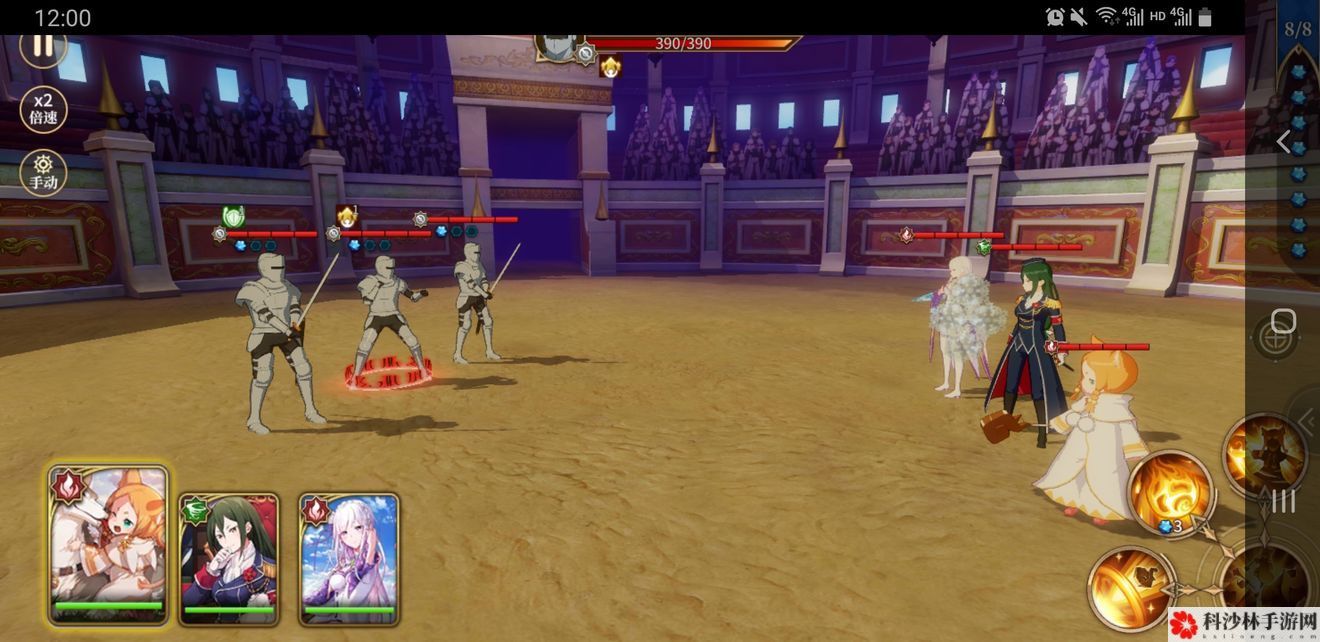Switch the 手动 manual control mode
1320x642 pixels.
(x=43, y=173)
